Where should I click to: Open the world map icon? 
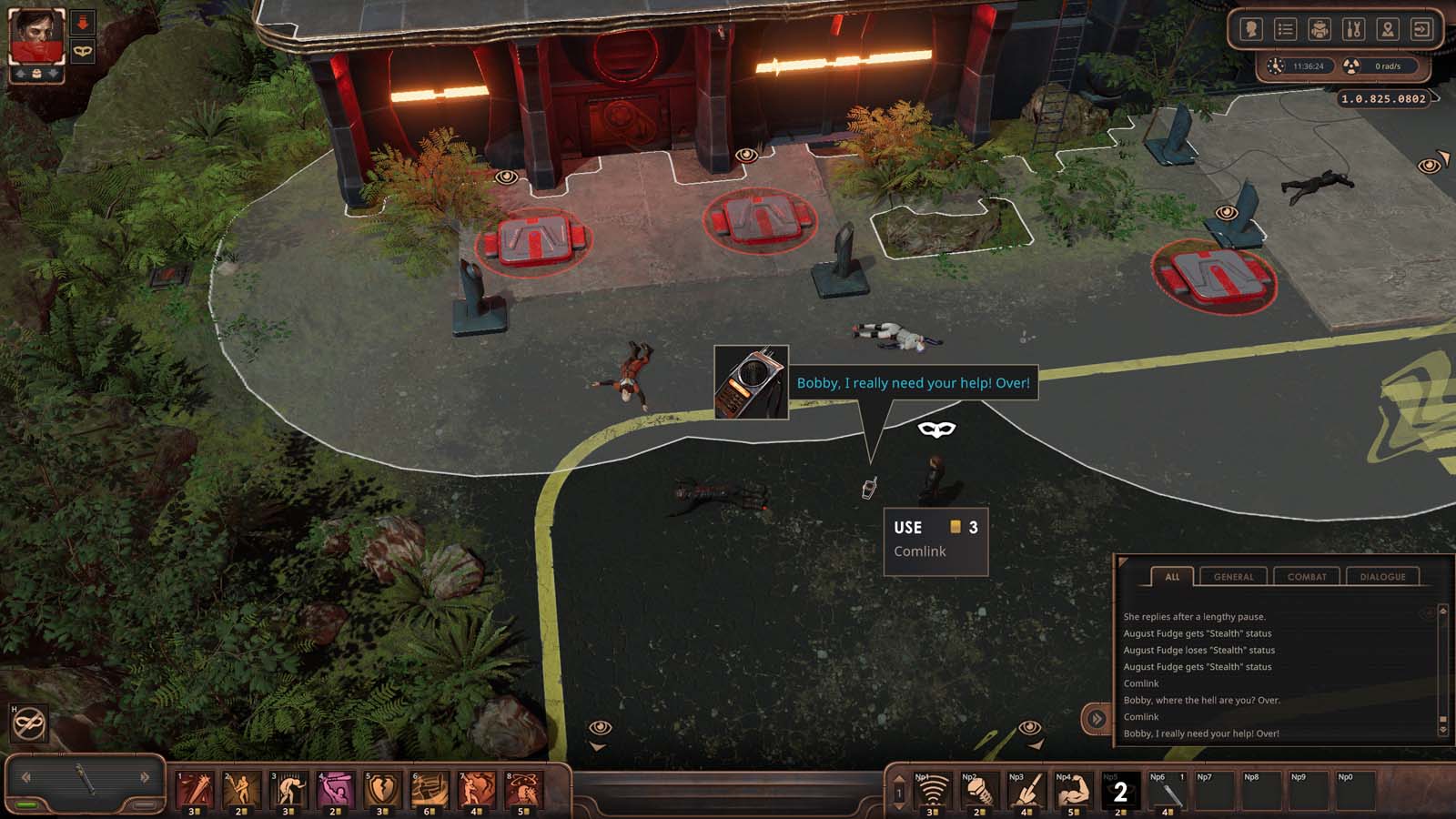(1389, 29)
